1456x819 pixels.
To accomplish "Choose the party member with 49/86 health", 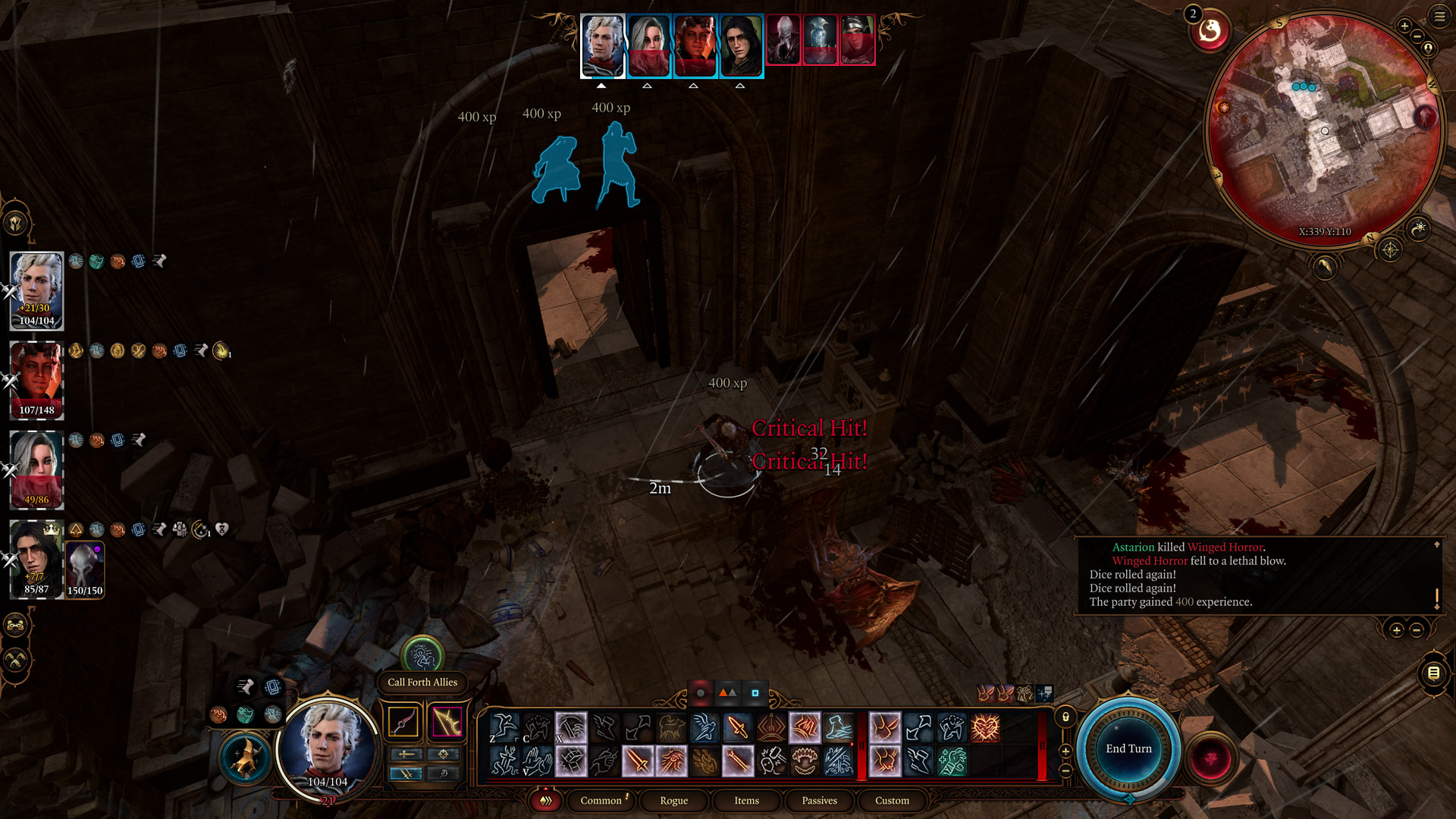I will click(x=36, y=469).
